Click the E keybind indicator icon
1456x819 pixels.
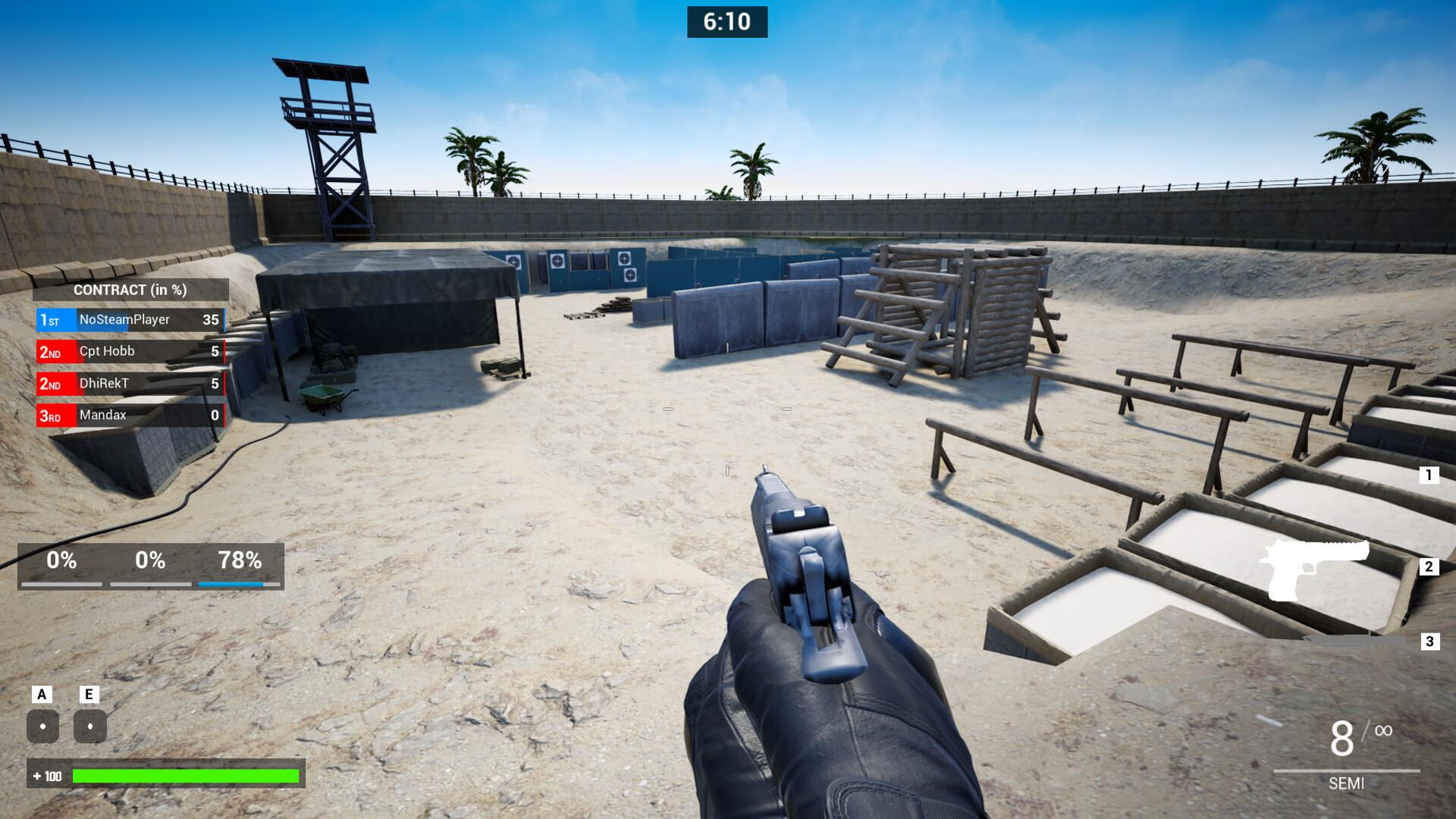pos(91,724)
